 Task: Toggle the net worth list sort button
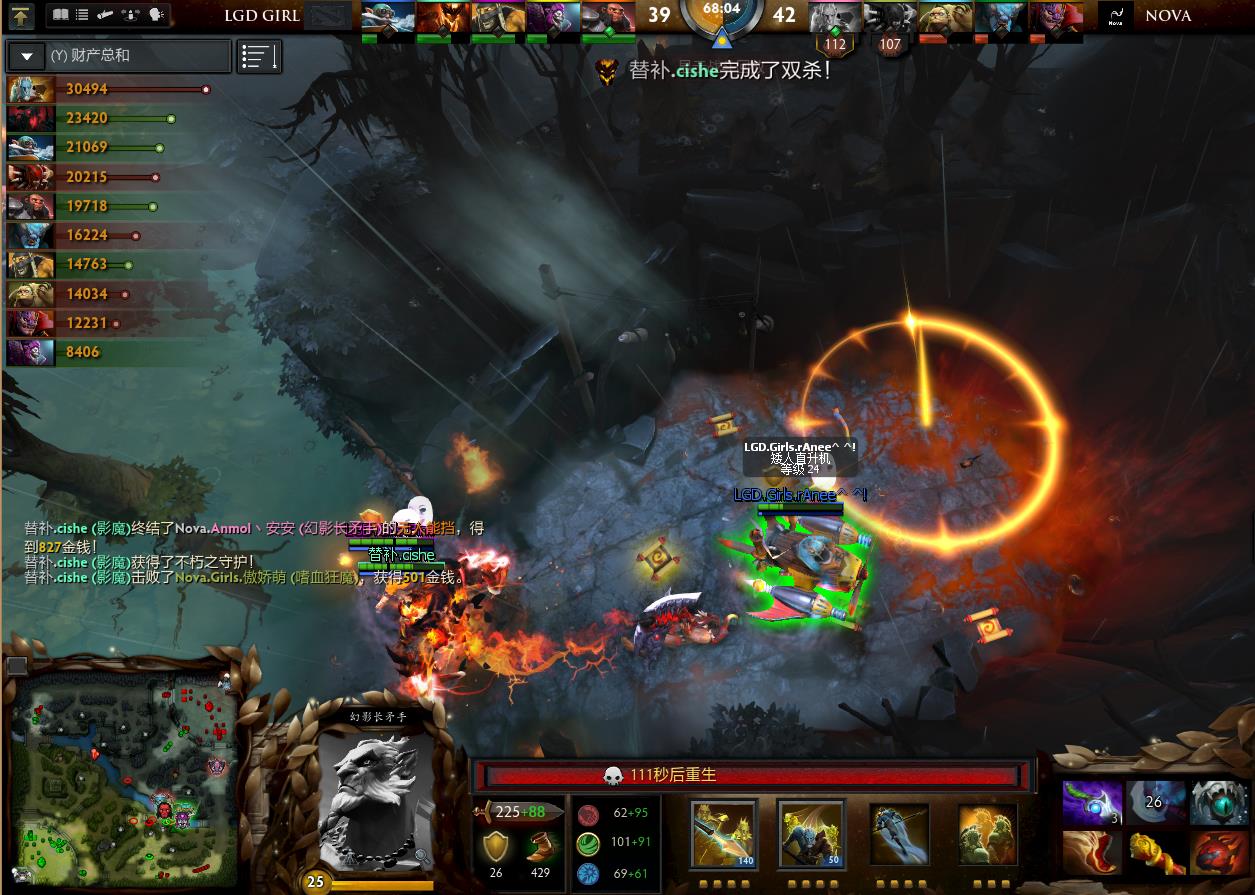[259, 57]
